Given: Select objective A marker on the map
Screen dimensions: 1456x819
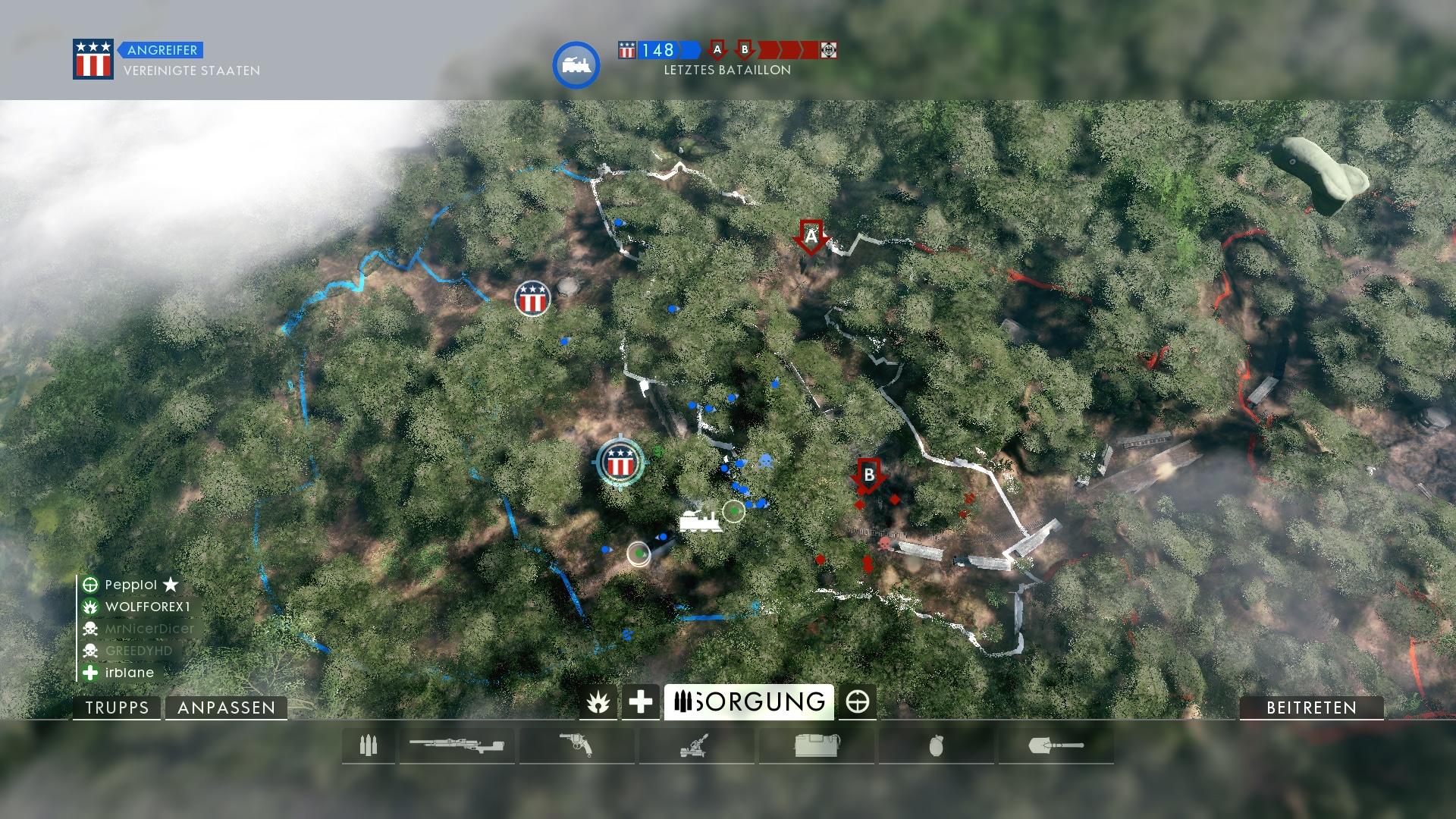Looking at the screenshot, I should click(x=811, y=237).
